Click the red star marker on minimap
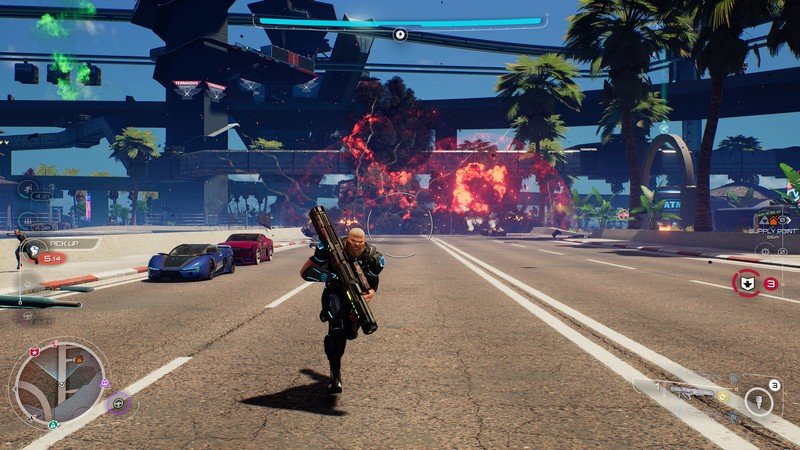 (x=35, y=352)
